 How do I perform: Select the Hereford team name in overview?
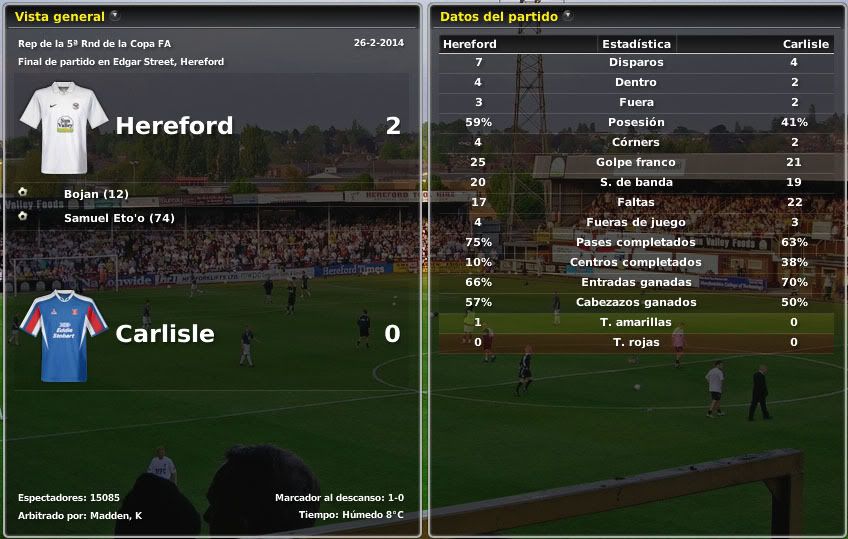click(x=174, y=126)
